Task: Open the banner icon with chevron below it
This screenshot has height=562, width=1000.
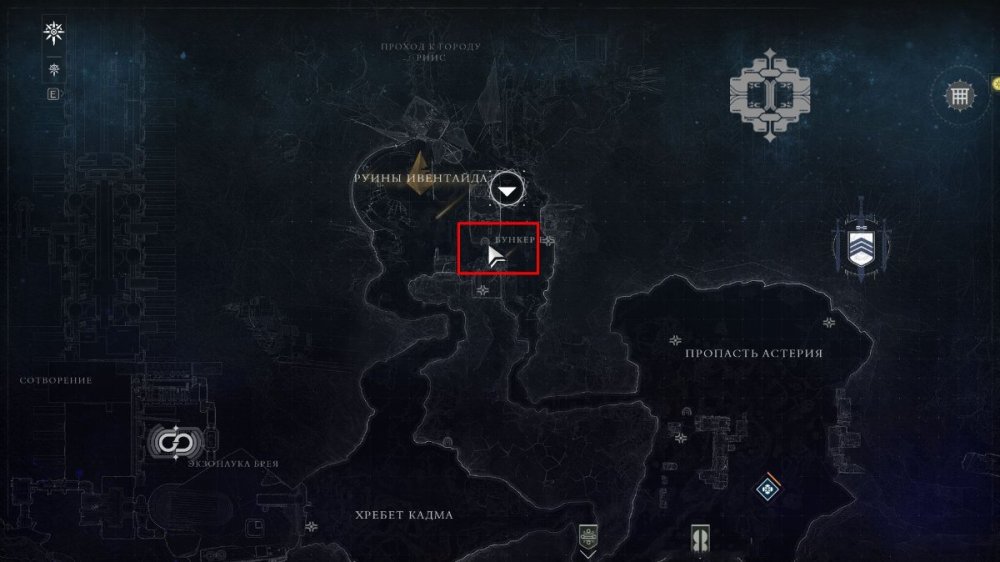Action: [588, 539]
